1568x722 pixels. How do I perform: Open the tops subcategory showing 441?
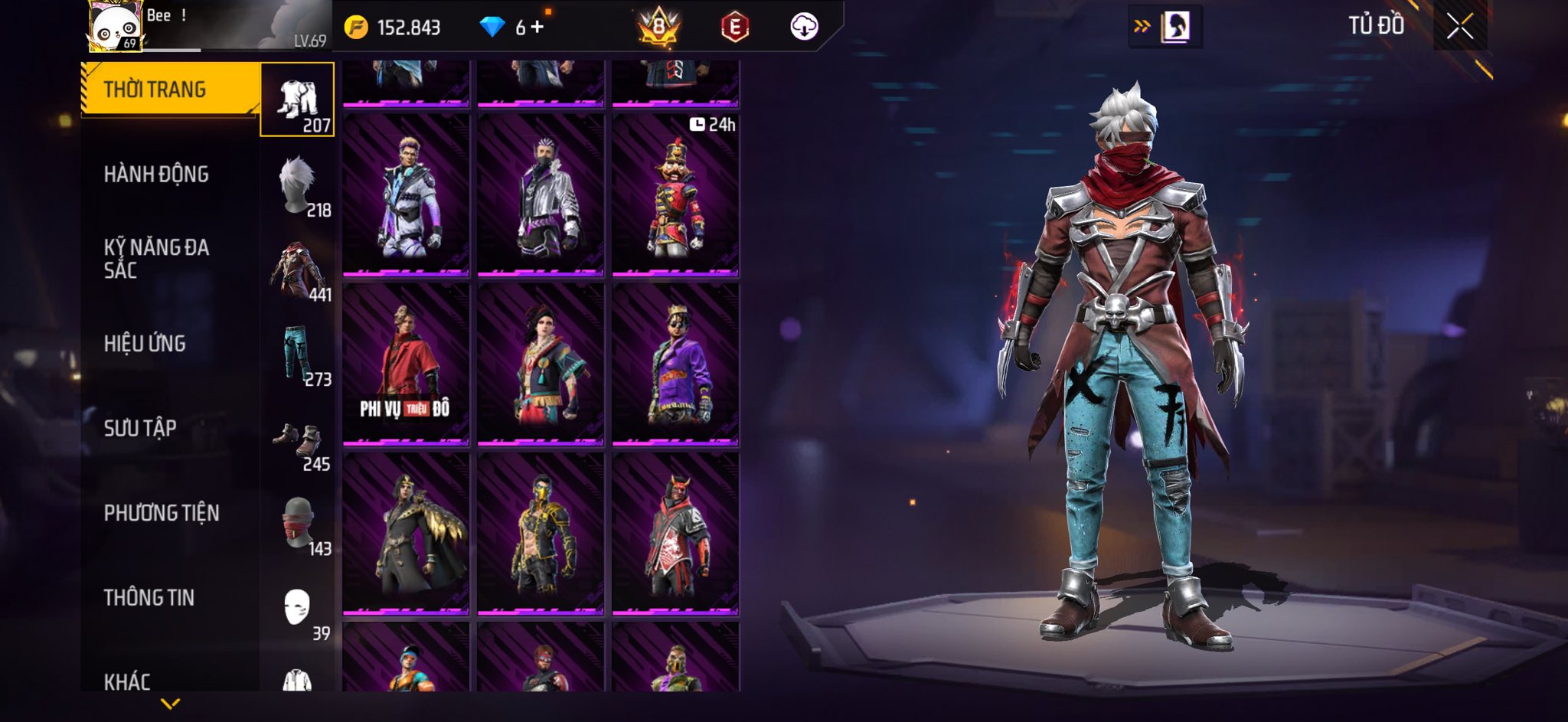click(x=298, y=270)
